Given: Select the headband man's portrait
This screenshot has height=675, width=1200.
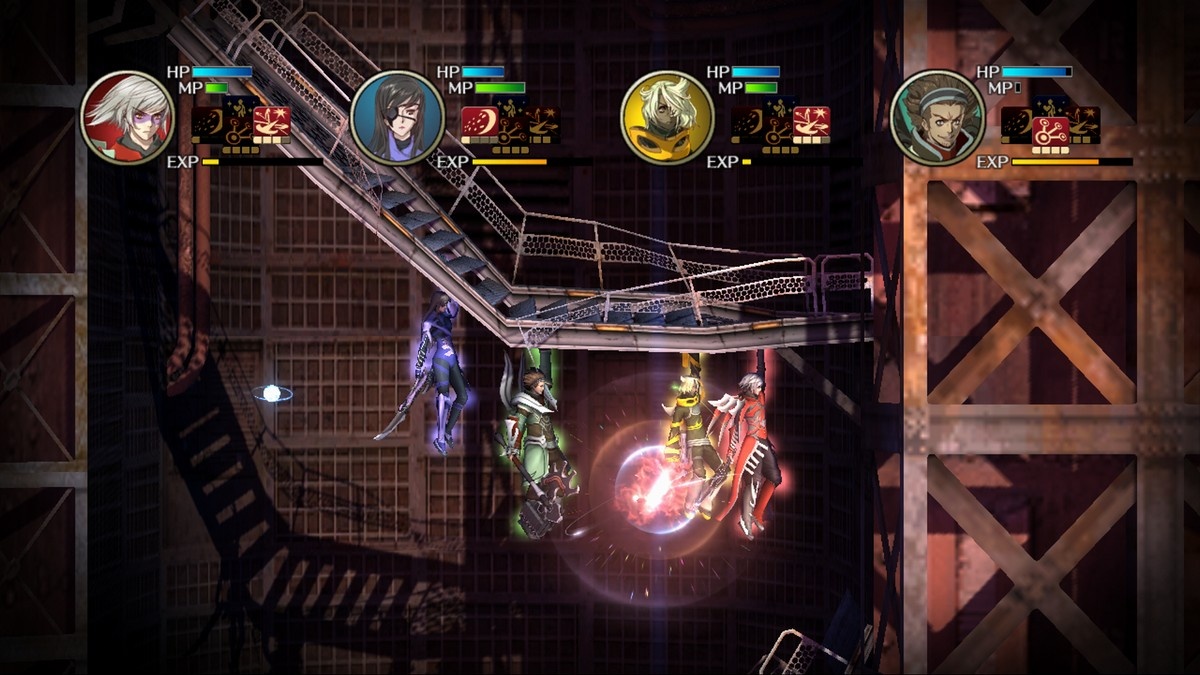Looking at the screenshot, I should coord(937,117).
